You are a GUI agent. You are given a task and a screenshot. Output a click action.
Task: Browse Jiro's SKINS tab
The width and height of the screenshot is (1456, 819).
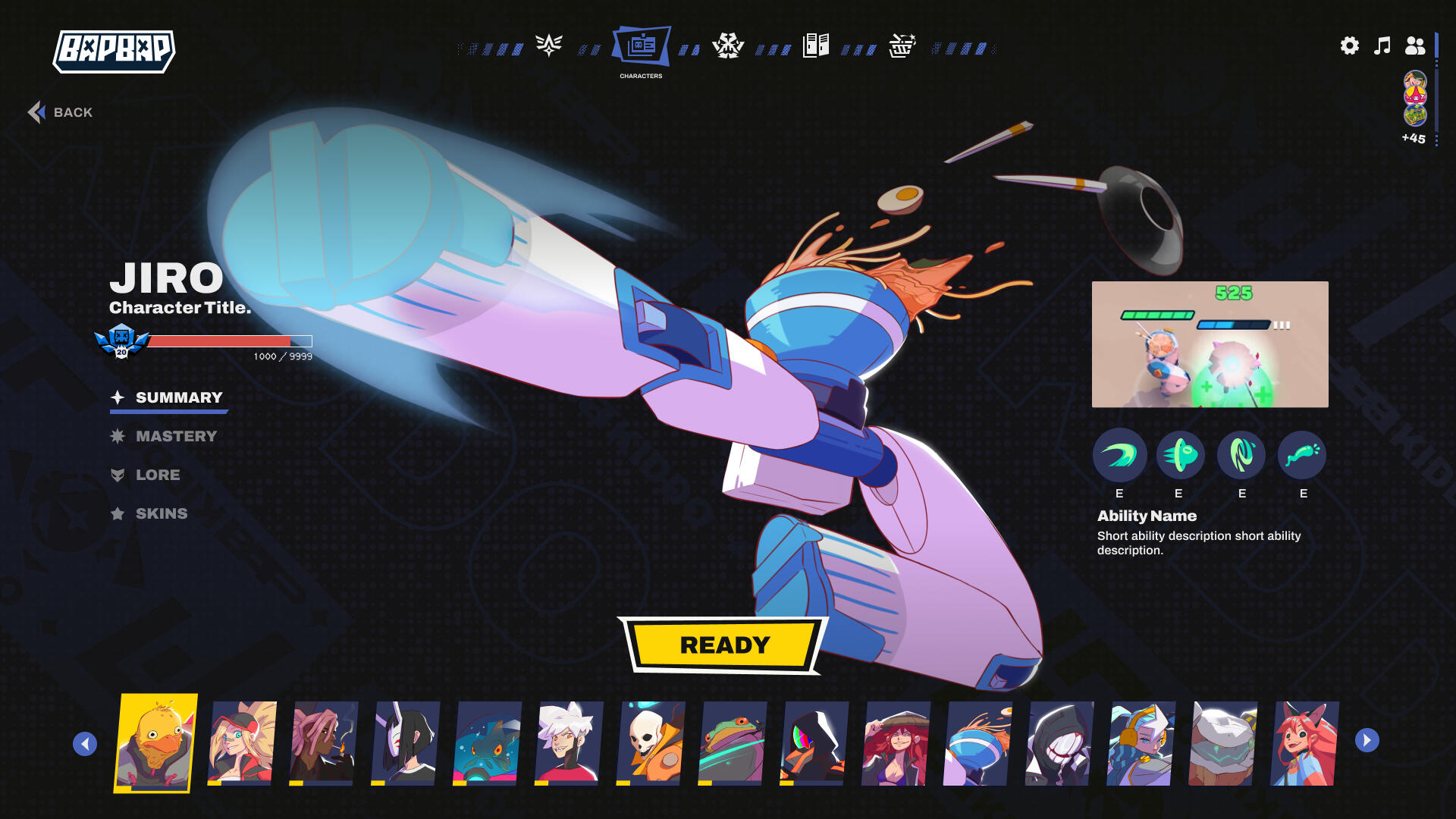pyautogui.click(x=162, y=513)
